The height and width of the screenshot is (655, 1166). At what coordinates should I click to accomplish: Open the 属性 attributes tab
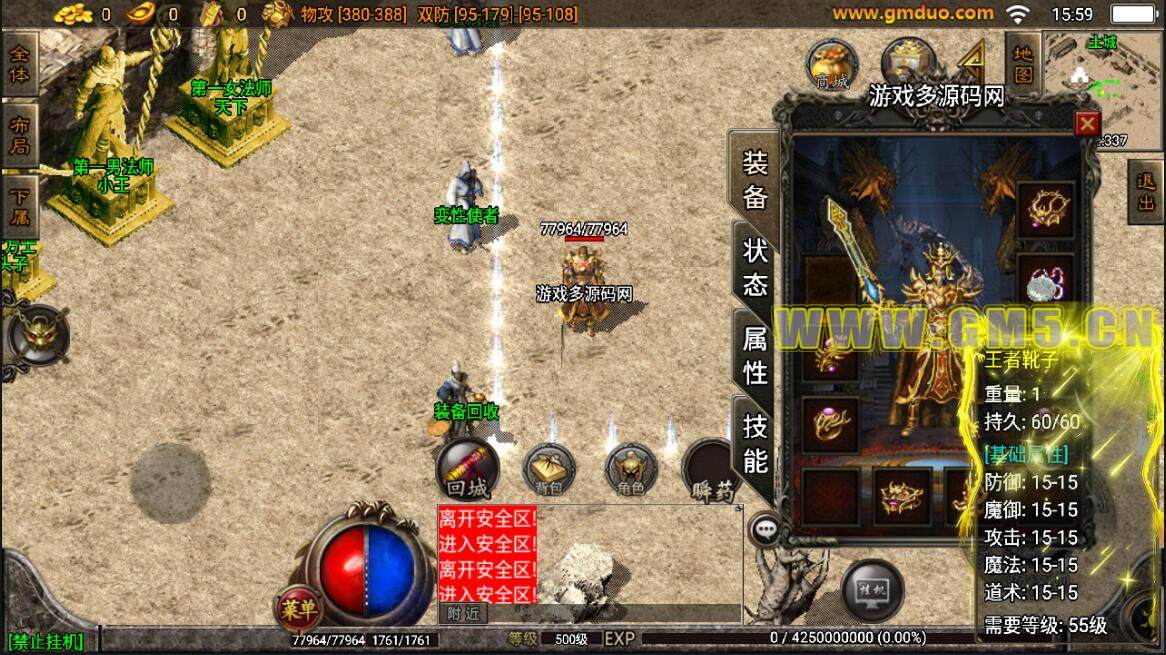coord(755,355)
